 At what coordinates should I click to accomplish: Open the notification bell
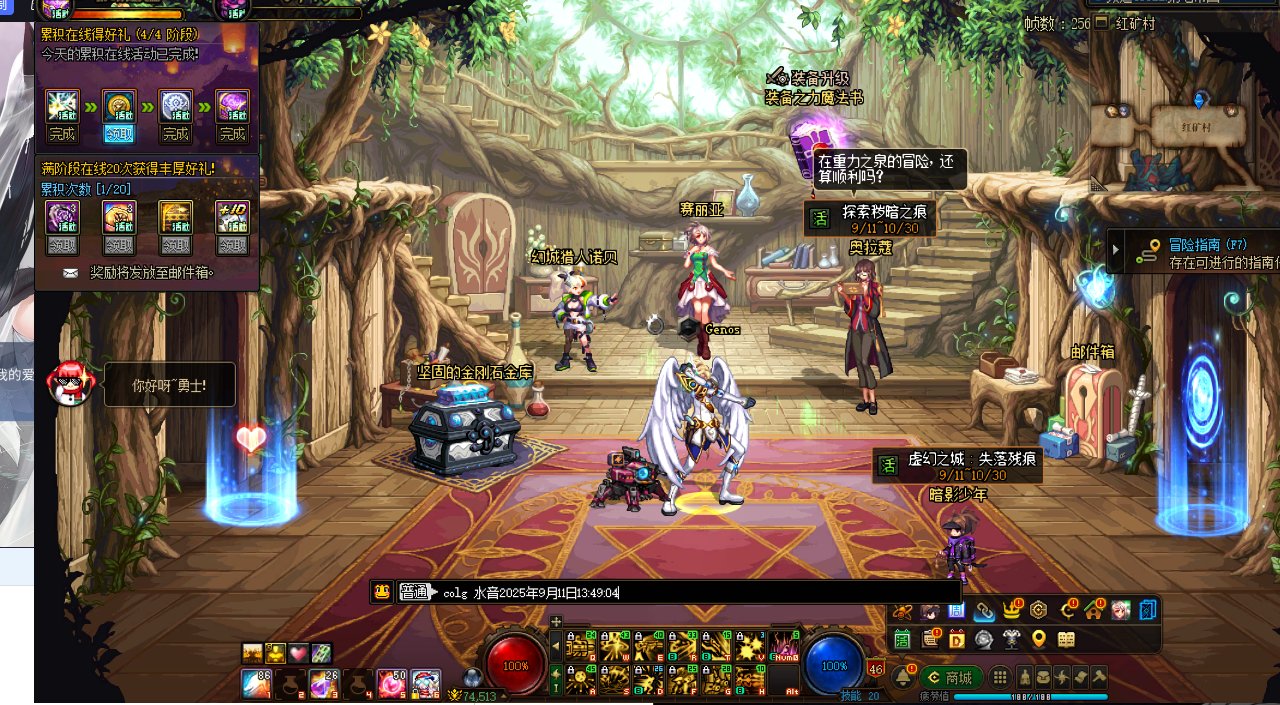tap(905, 677)
